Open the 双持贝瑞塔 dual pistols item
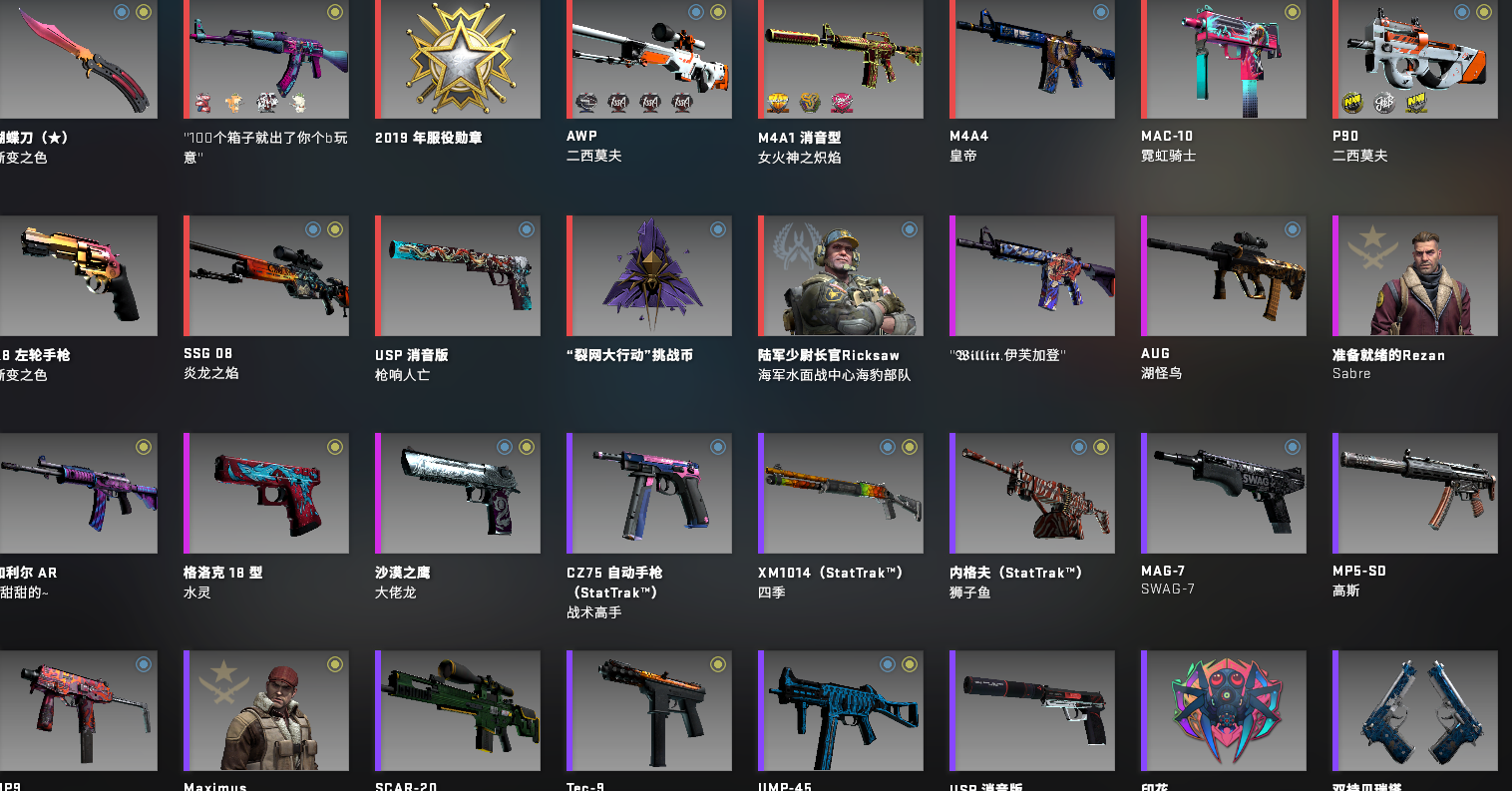The image size is (1512, 791). coord(1414,710)
